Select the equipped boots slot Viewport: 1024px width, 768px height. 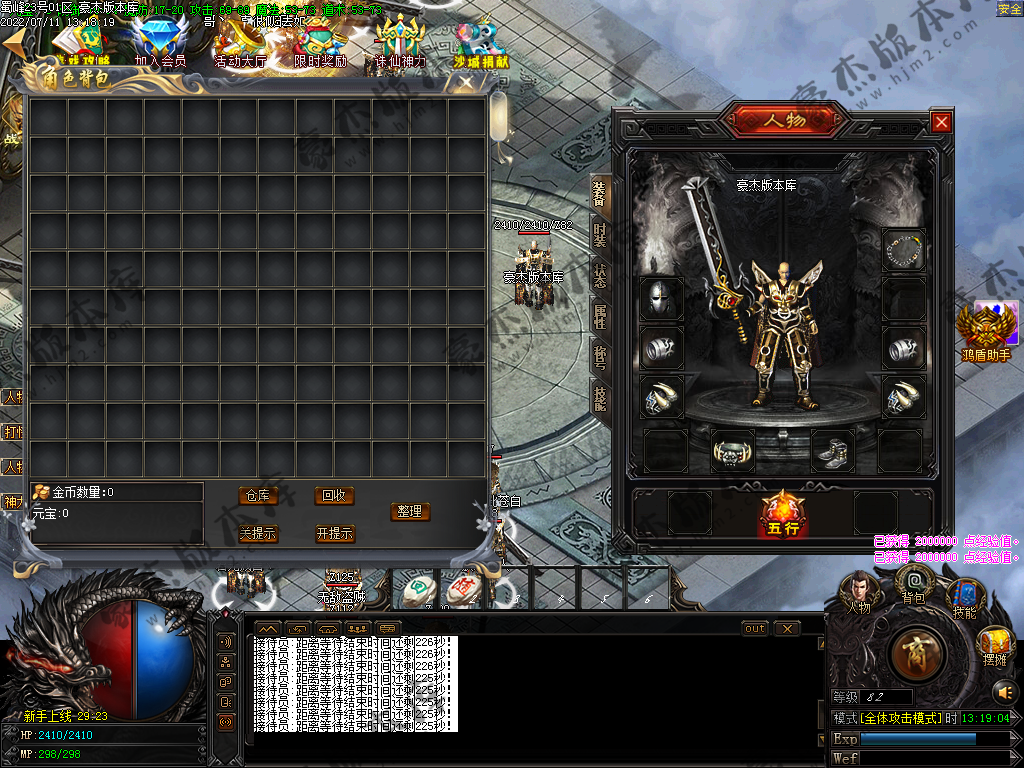pyautogui.click(x=832, y=451)
